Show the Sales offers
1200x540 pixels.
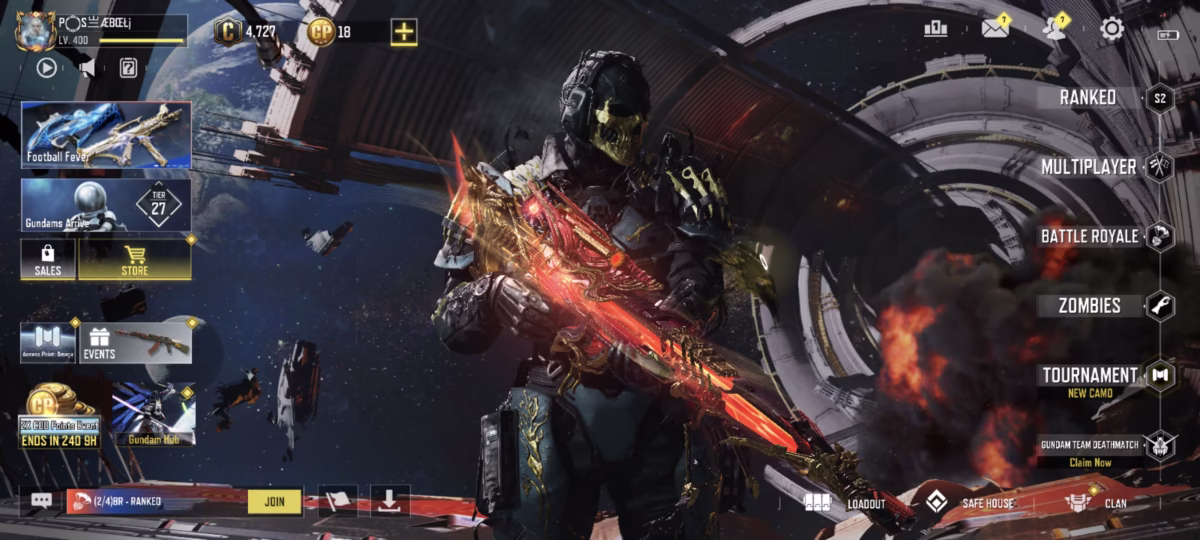48,259
